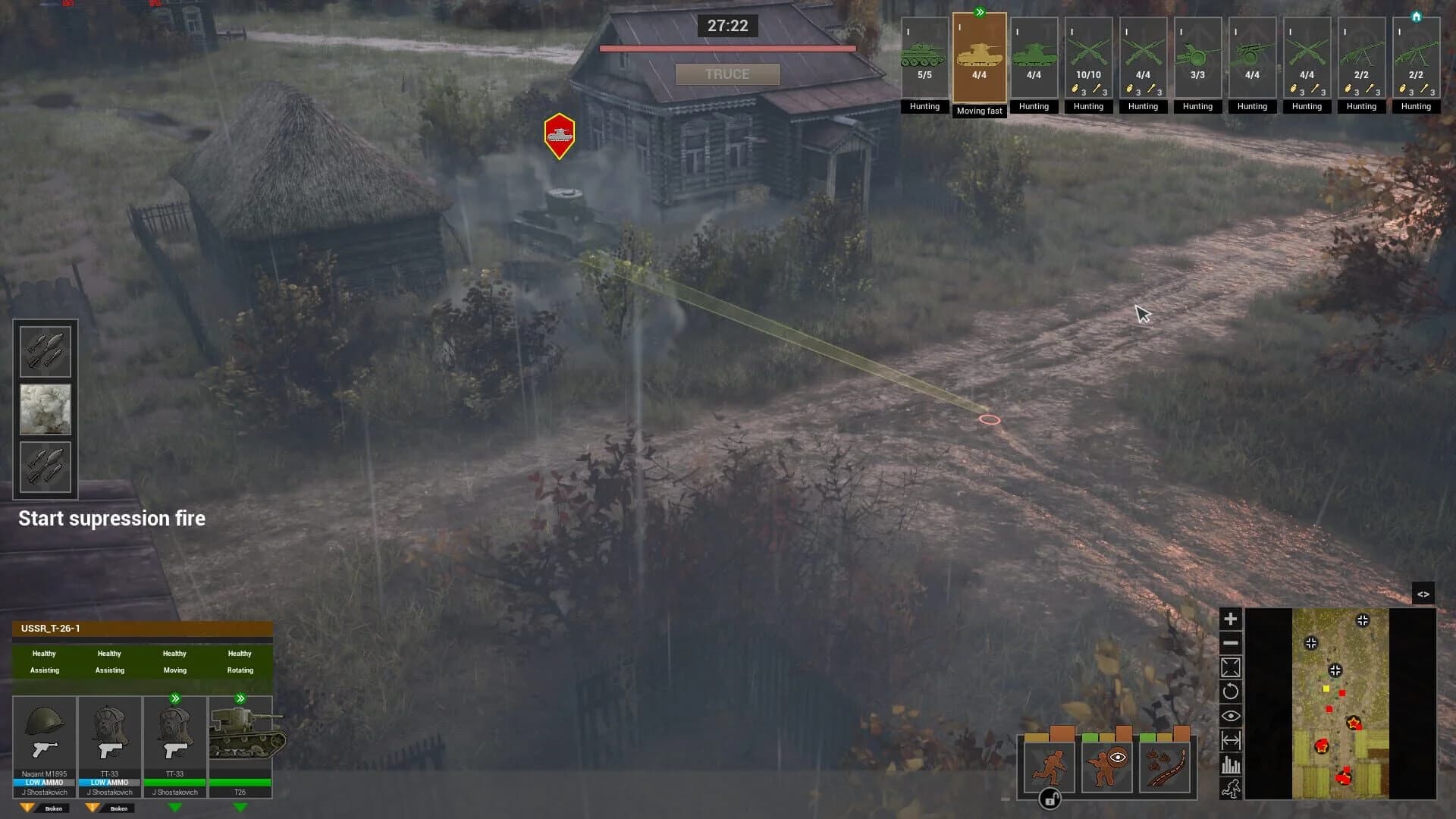
Task: Open the smoke screen ability
Action: point(45,409)
